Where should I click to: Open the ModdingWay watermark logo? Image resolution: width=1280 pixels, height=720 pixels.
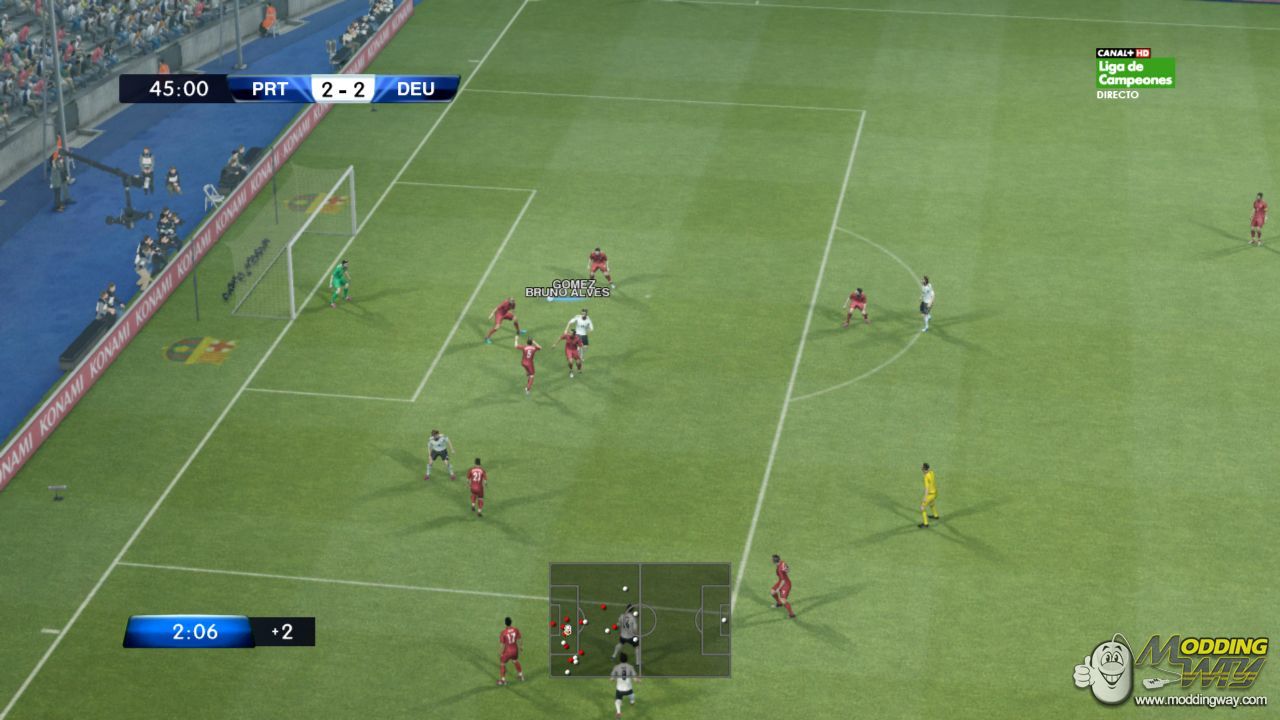pyautogui.click(x=1172, y=668)
